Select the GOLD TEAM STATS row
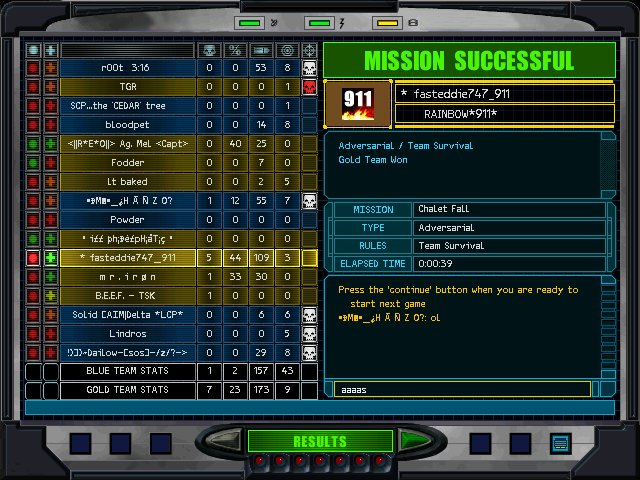Screen dimensions: 640x480 click(x=127, y=390)
